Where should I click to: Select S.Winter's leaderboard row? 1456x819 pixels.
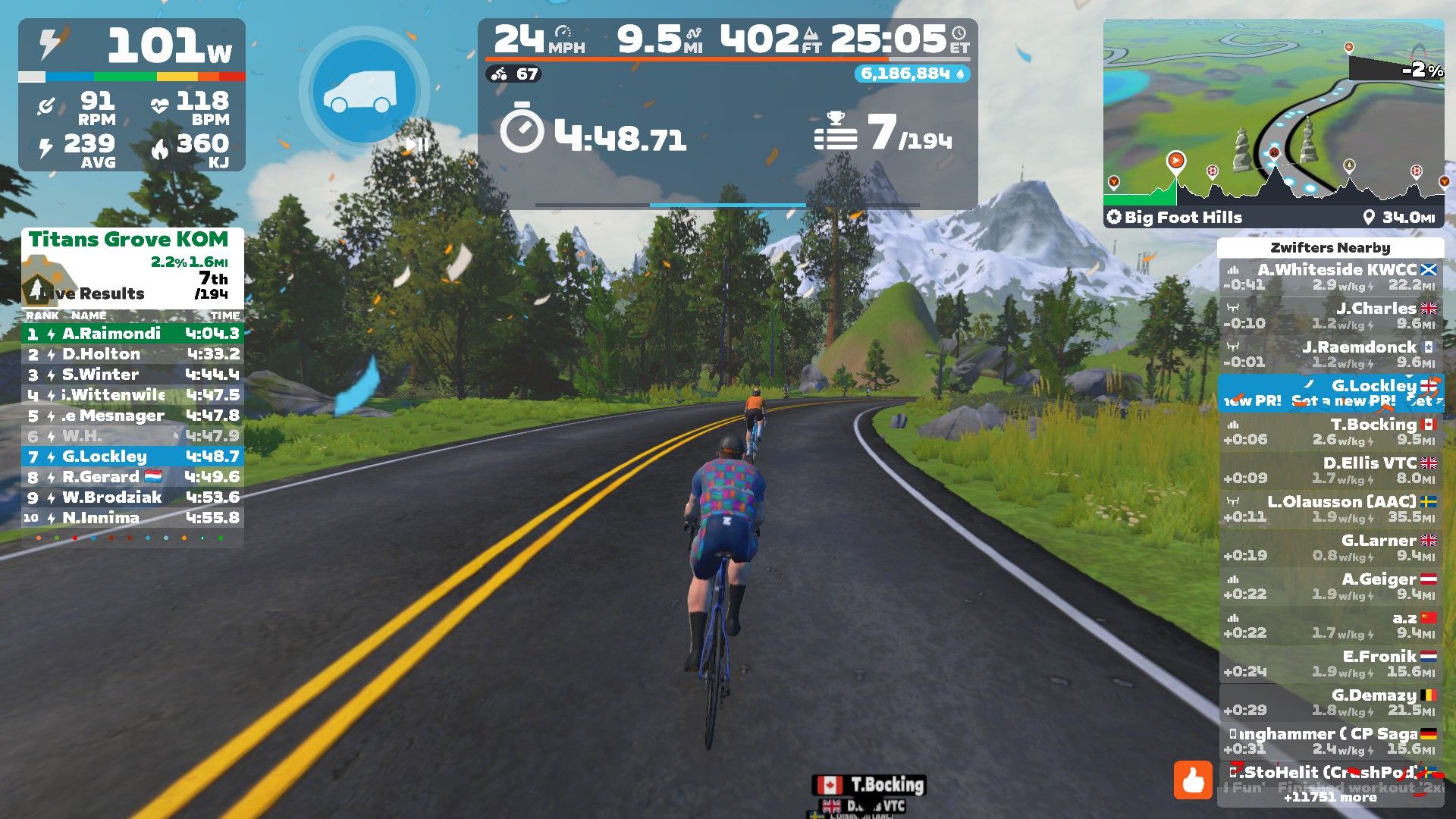click(133, 375)
